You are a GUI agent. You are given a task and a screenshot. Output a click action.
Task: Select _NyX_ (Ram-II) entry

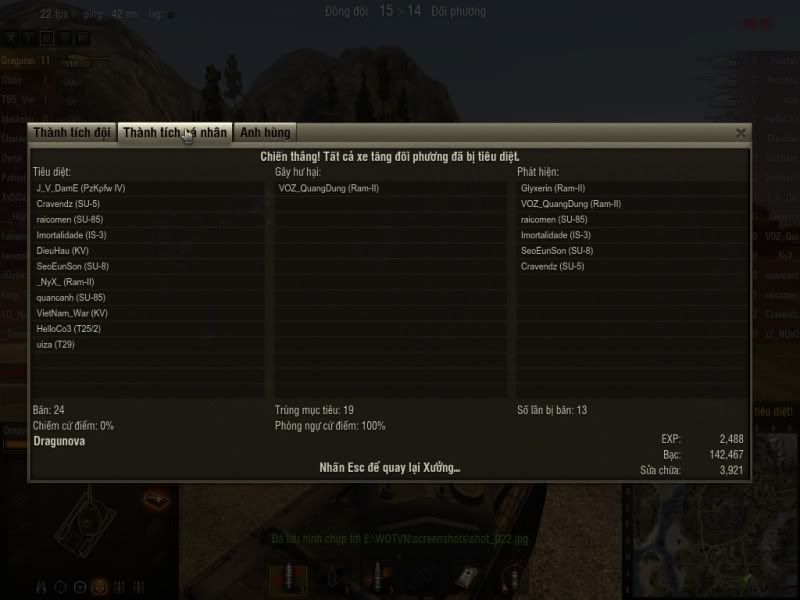coord(65,282)
